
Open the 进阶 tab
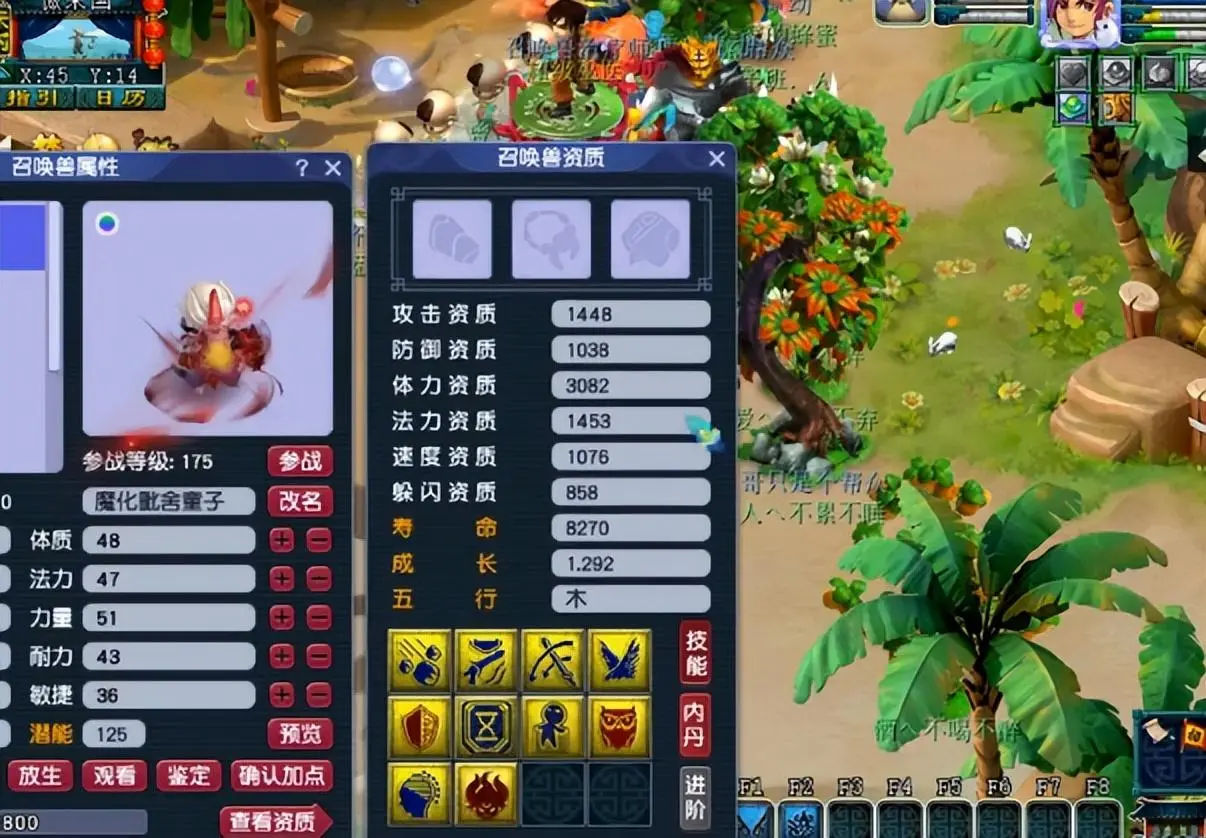click(x=695, y=797)
